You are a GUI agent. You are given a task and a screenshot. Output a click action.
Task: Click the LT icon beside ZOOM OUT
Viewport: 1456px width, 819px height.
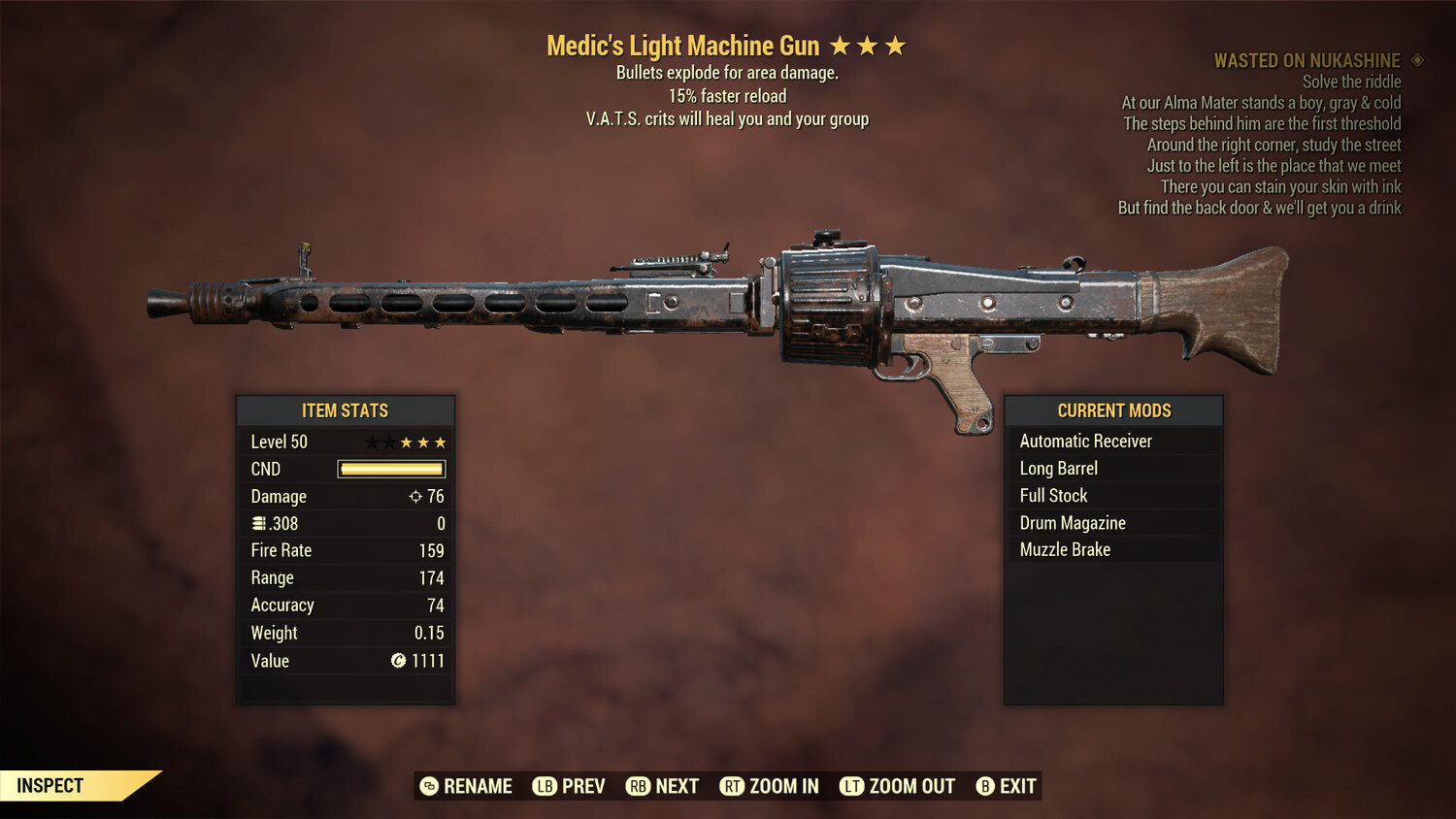click(850, 786)
